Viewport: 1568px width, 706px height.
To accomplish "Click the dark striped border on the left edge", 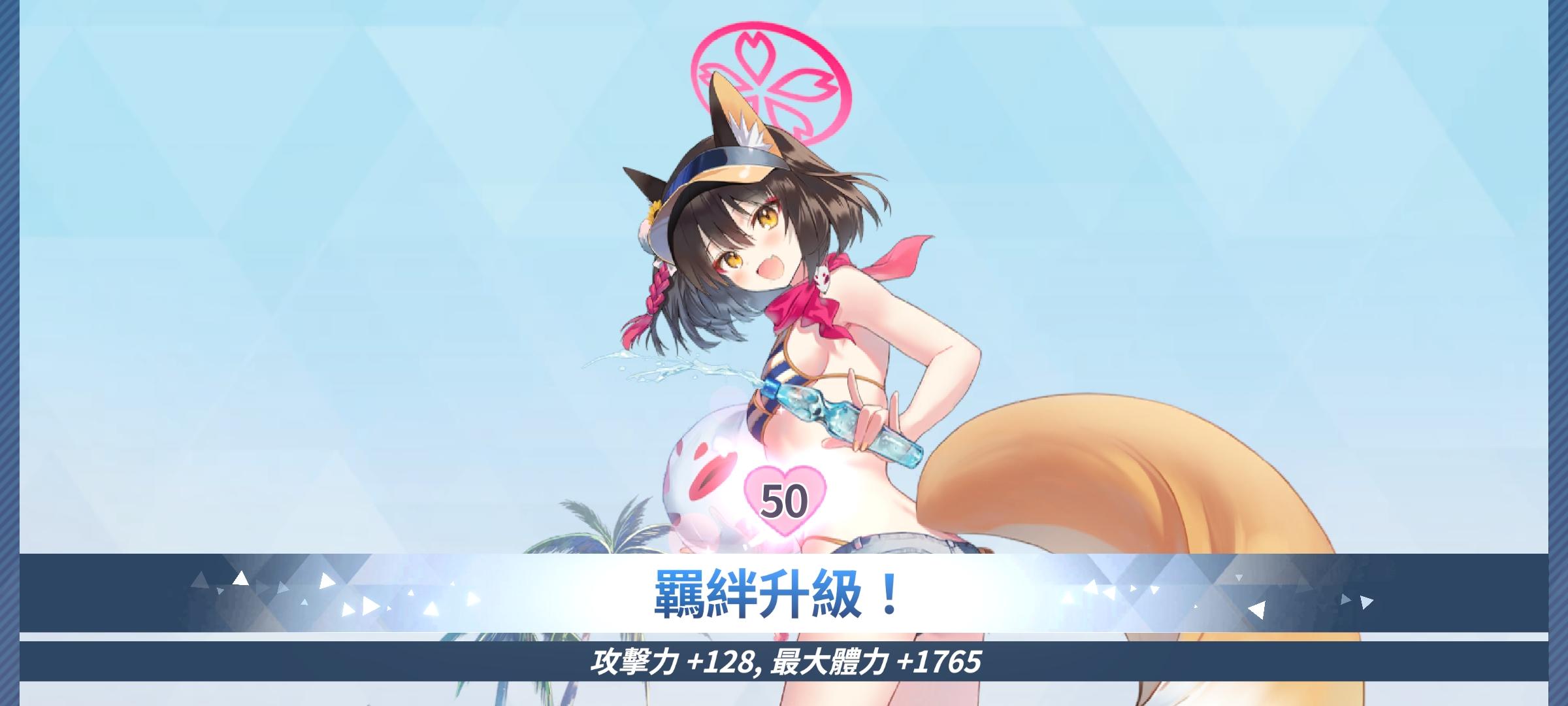I will click(x=10, y=353).
